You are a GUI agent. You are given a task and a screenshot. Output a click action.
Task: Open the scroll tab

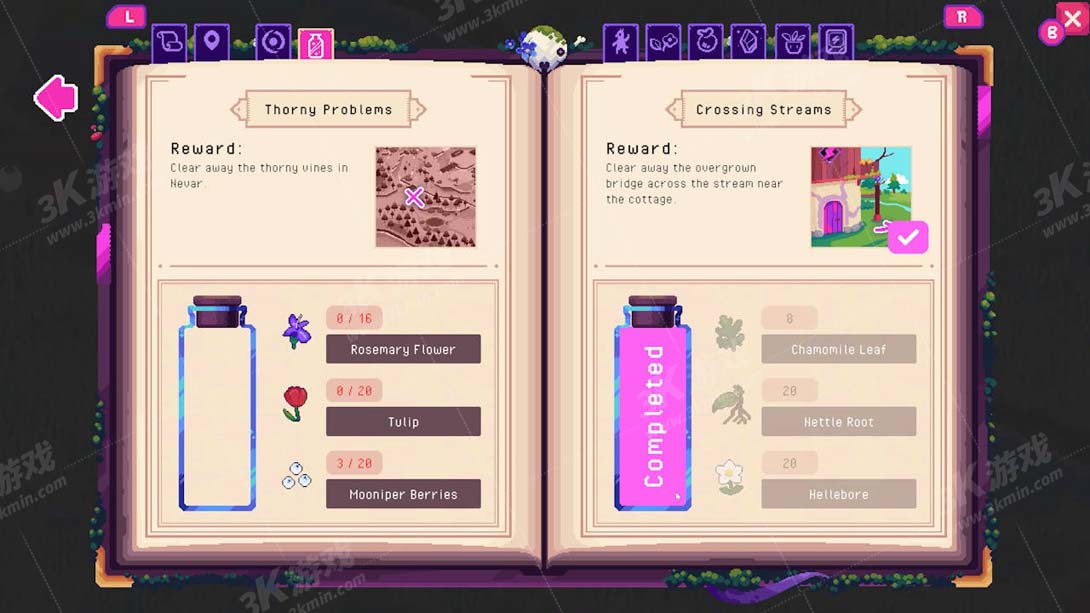(169, 43)
